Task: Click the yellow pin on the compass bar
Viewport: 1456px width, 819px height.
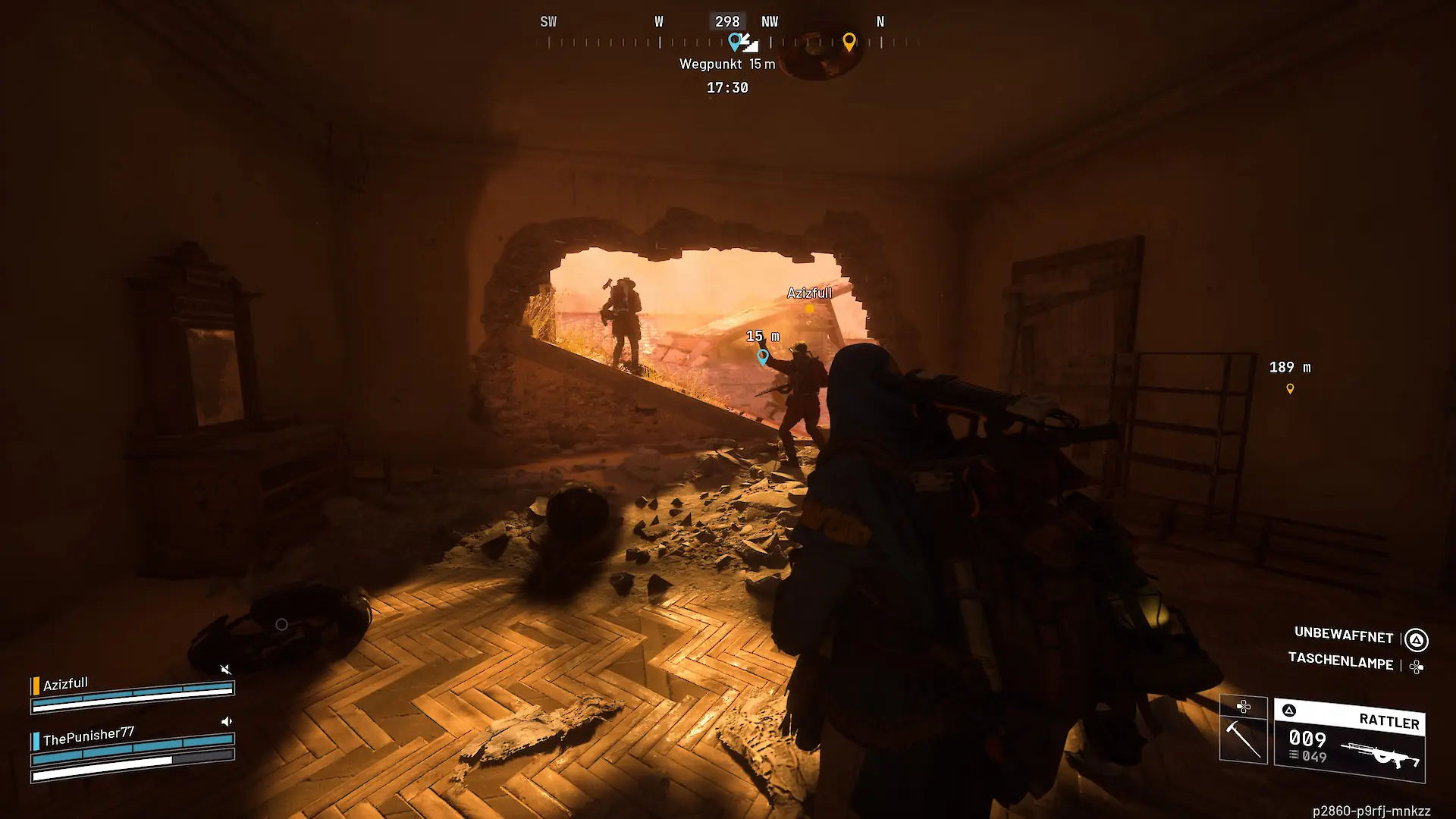Action: click(849, 42)
